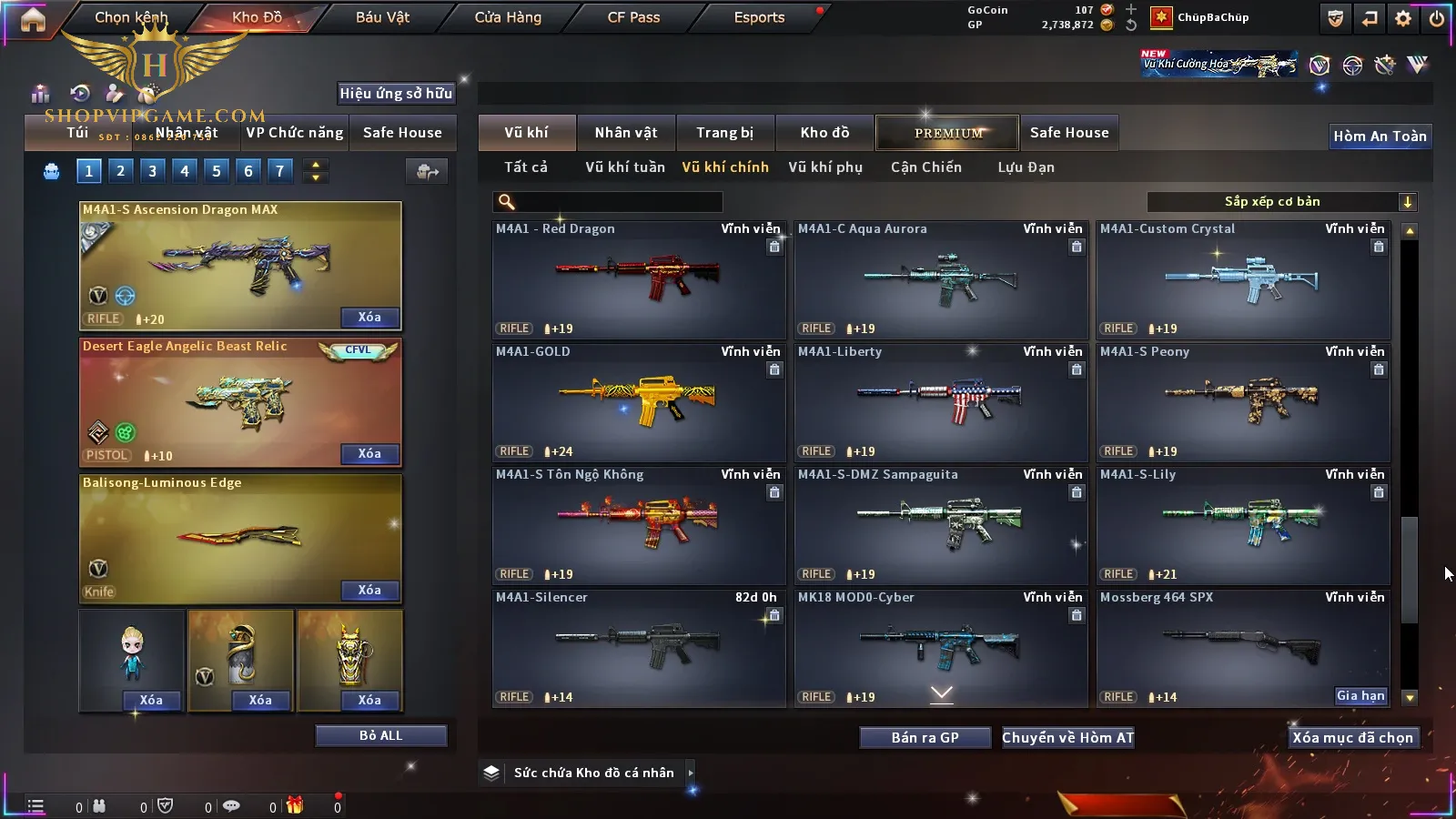Open the Sắp xếp cơ bản sort dropdown
This screenshot has height=819, width=1456.
point(1281,202)
